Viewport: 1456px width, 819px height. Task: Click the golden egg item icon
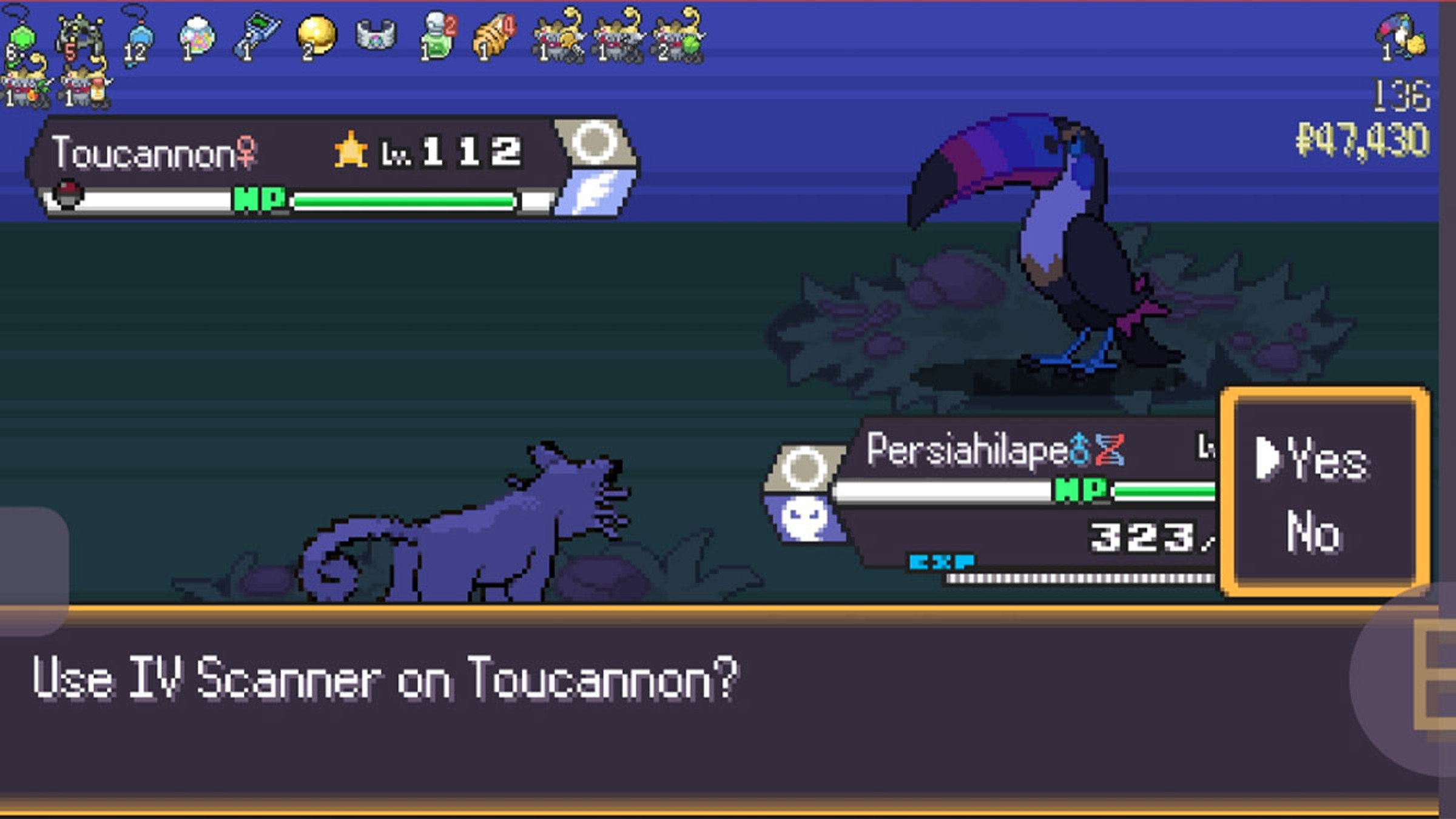coord(315,36)
